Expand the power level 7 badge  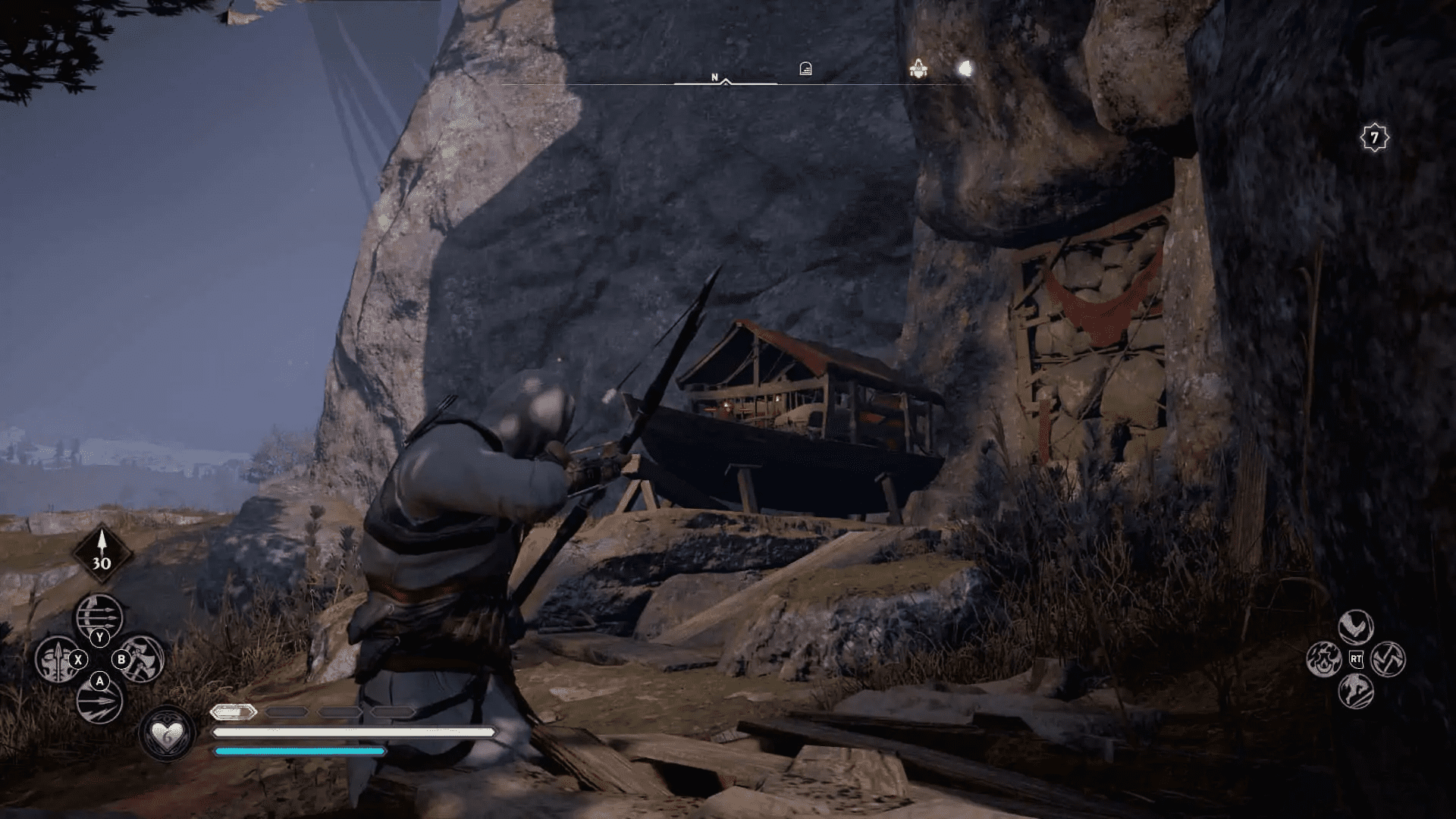pos(1374,136)
